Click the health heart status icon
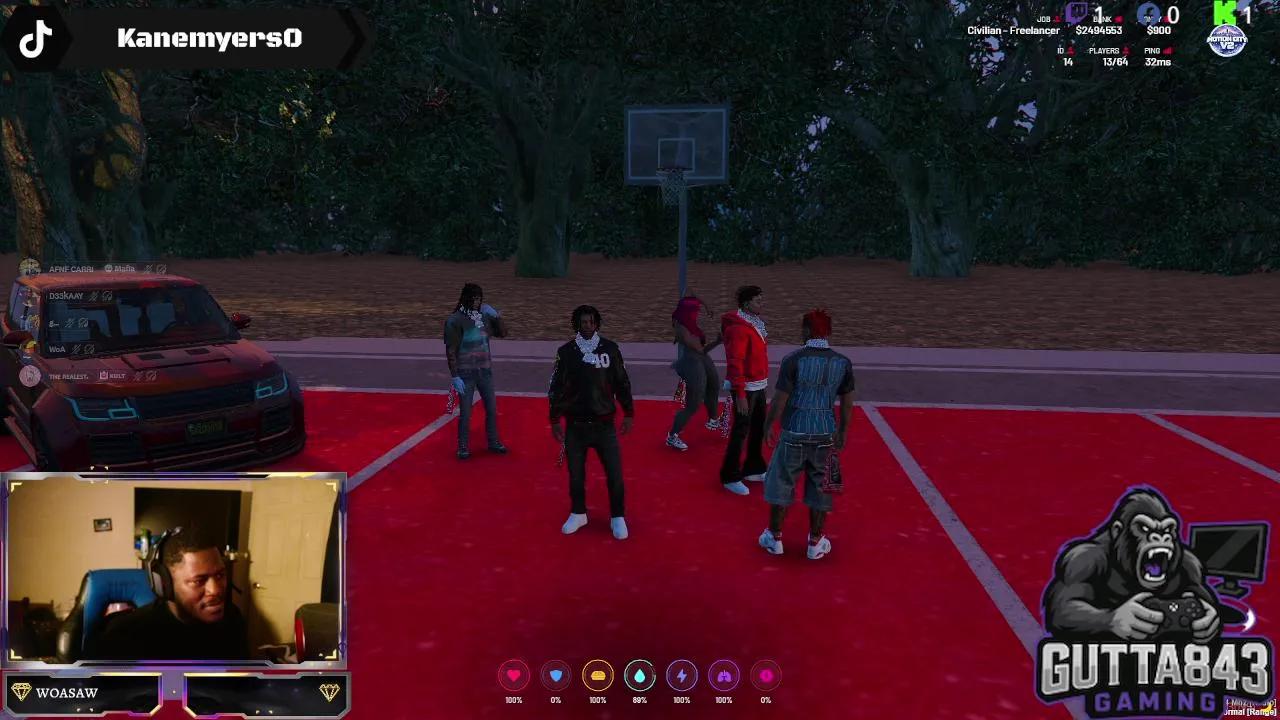Viewport: 1280px width, 720px height. click(514, 676)
